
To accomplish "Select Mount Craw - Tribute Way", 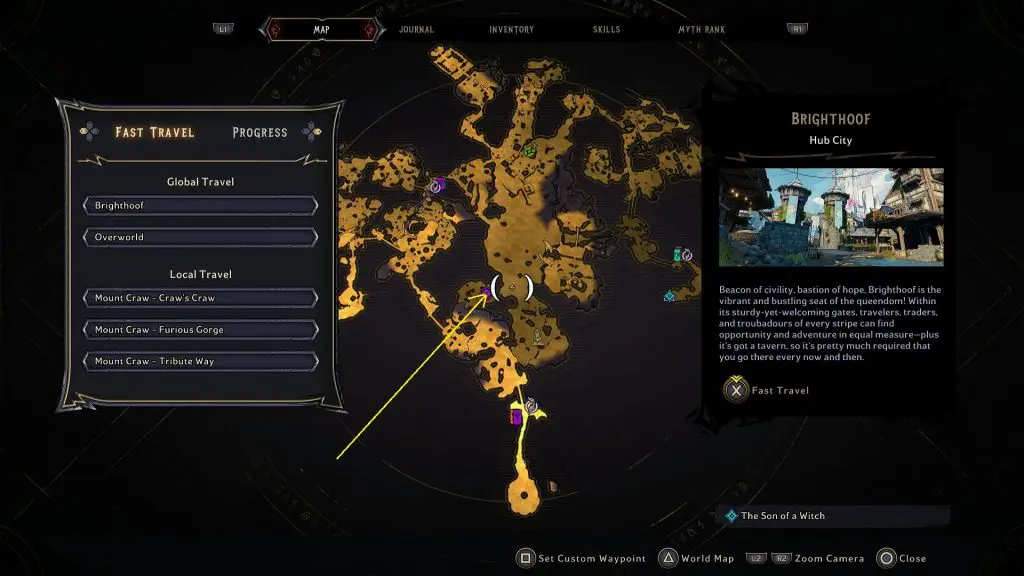I will click(201, 362).
